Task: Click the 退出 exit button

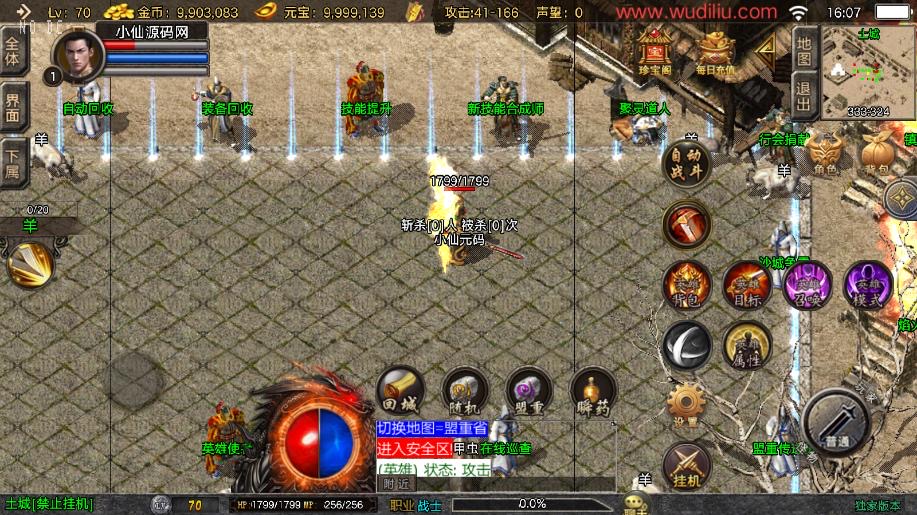Action: [x=804, y=97]
